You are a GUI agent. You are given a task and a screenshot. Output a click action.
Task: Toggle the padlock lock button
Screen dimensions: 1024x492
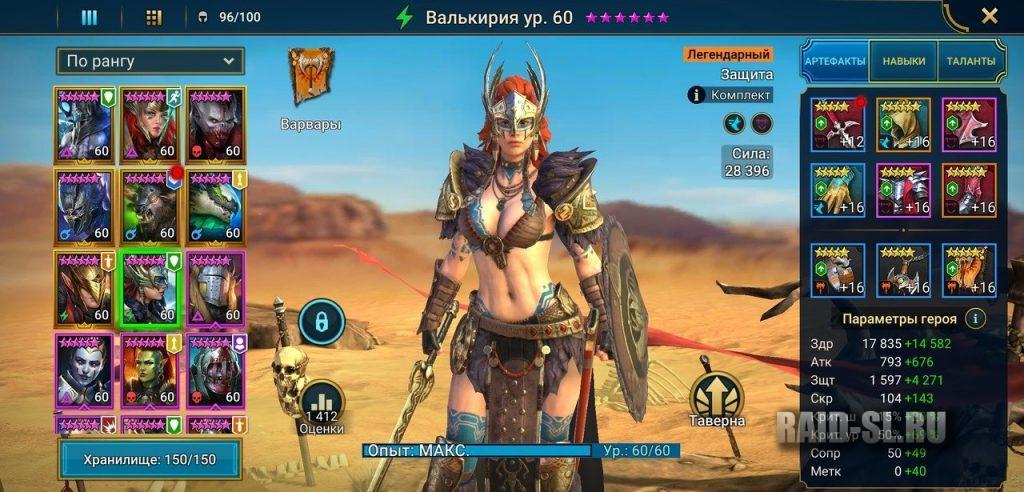coord(321,322)
